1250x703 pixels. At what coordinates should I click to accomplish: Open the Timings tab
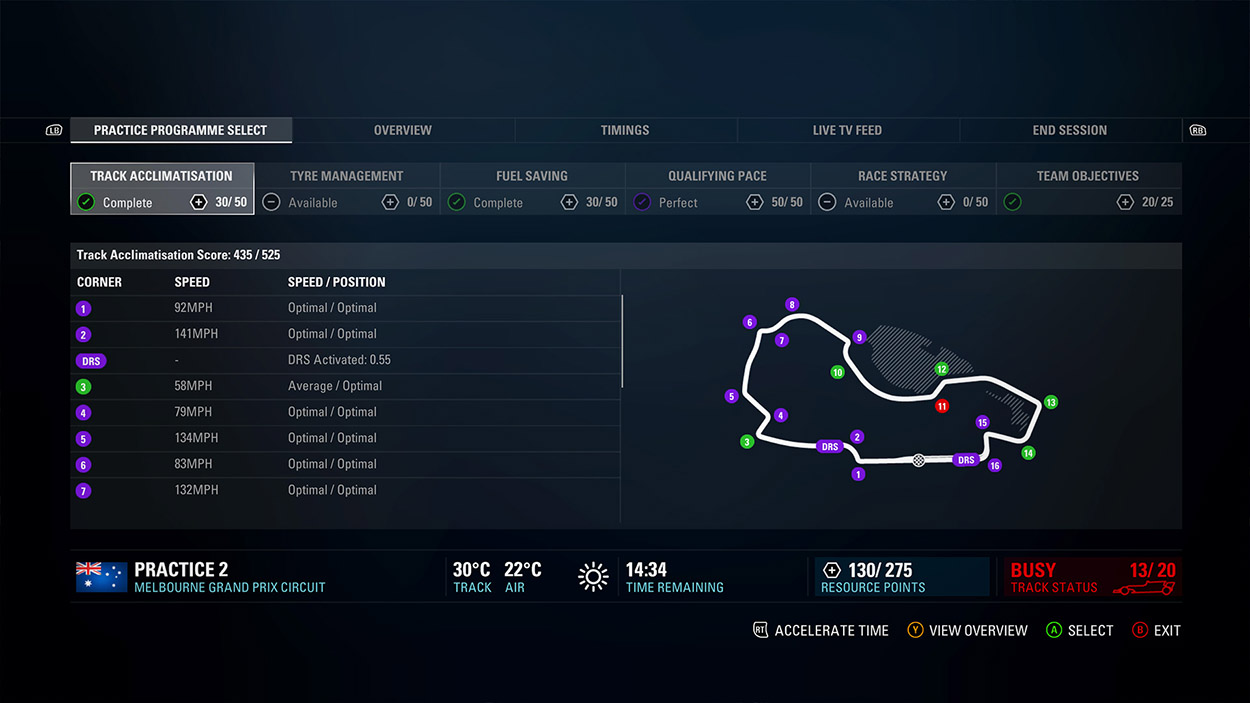[x=625, y=130]
